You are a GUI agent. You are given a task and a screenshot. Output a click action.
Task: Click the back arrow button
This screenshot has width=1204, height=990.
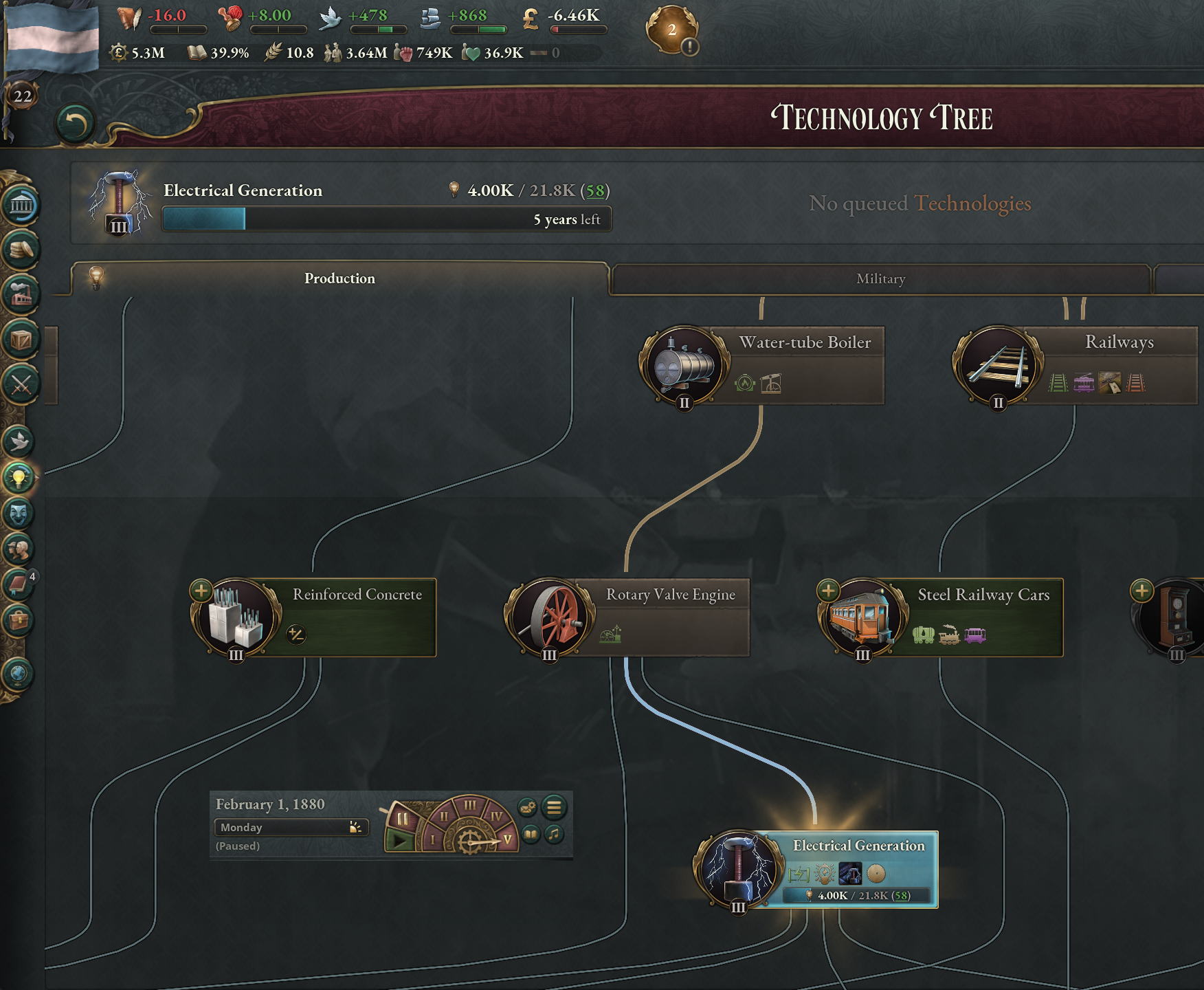(x=75, y=124)
